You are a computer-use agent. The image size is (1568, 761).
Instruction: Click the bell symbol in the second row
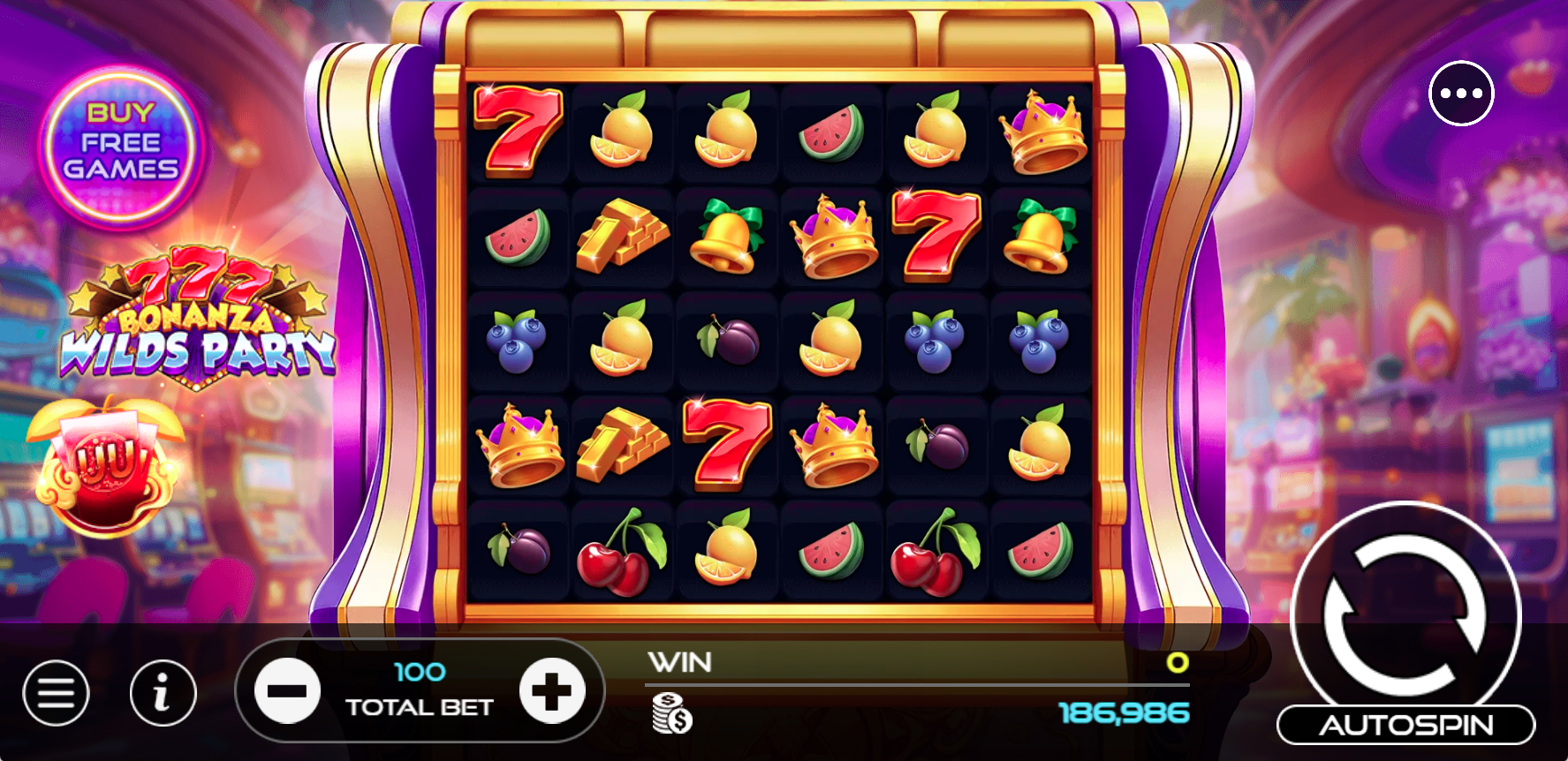[x=727, y=237]
